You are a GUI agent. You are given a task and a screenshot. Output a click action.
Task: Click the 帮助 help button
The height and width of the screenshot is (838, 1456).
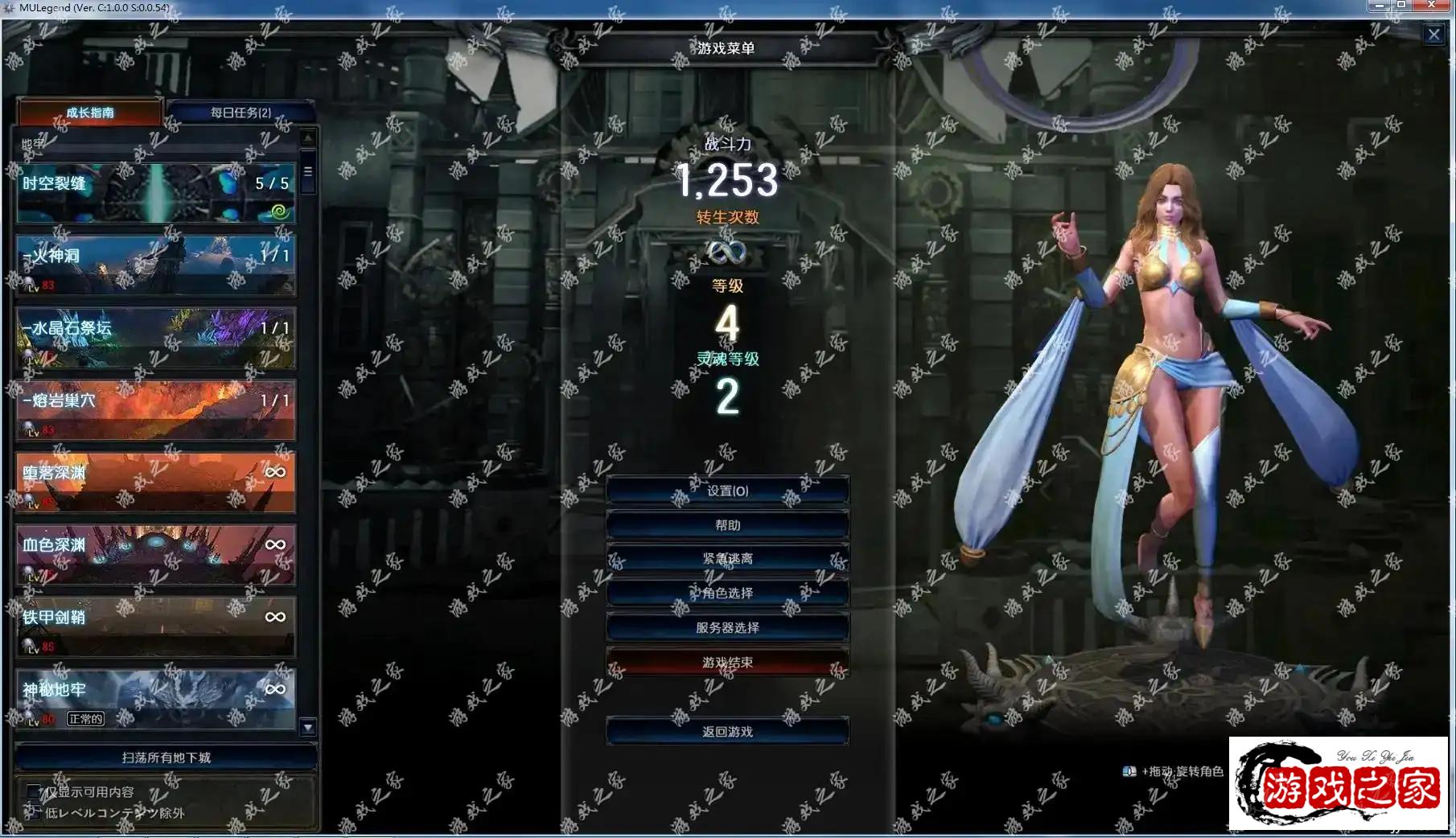pyautogui.click(x=727, y=525)
